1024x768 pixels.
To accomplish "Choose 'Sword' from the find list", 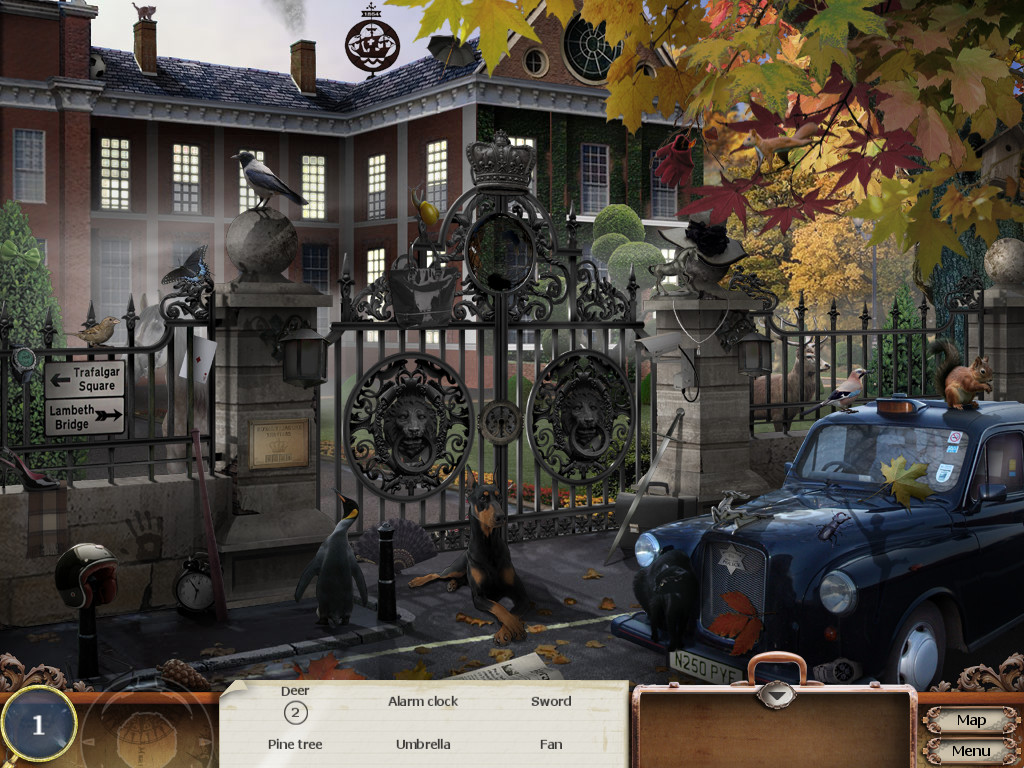I will coord(551,701).
